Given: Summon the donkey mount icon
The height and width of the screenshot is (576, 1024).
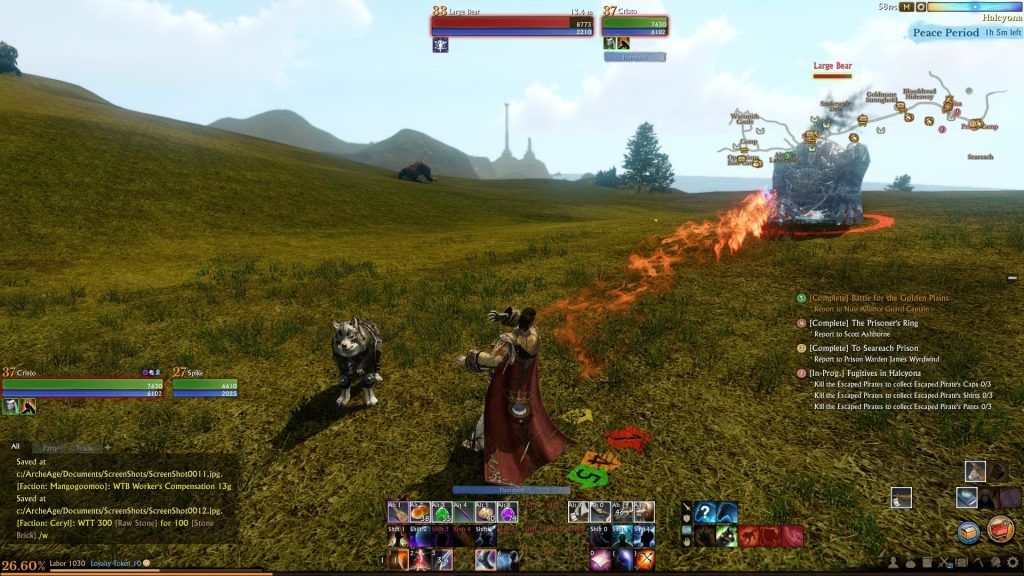Looking at the screenshot, I should (975, 471).
